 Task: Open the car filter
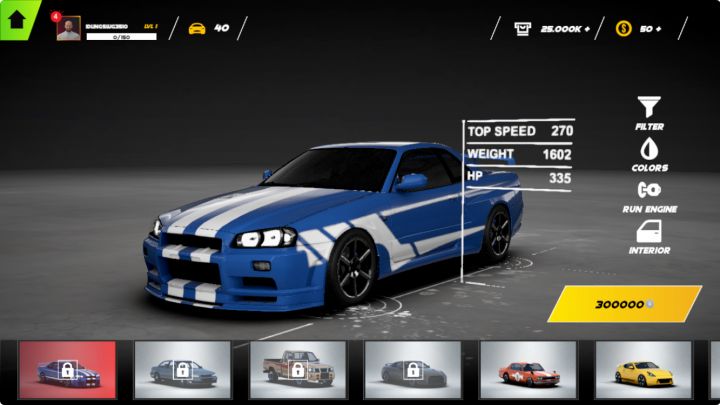[x=649, y=112]
